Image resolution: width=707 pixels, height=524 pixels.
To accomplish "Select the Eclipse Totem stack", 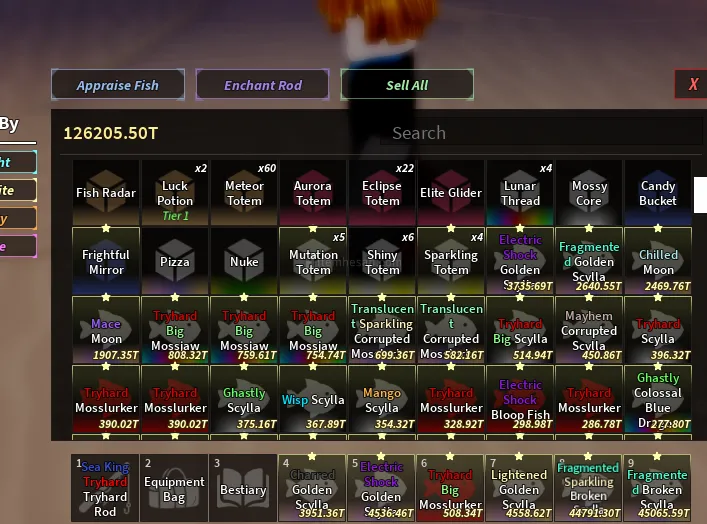I will pyautogui.click(x=382, y=193).
